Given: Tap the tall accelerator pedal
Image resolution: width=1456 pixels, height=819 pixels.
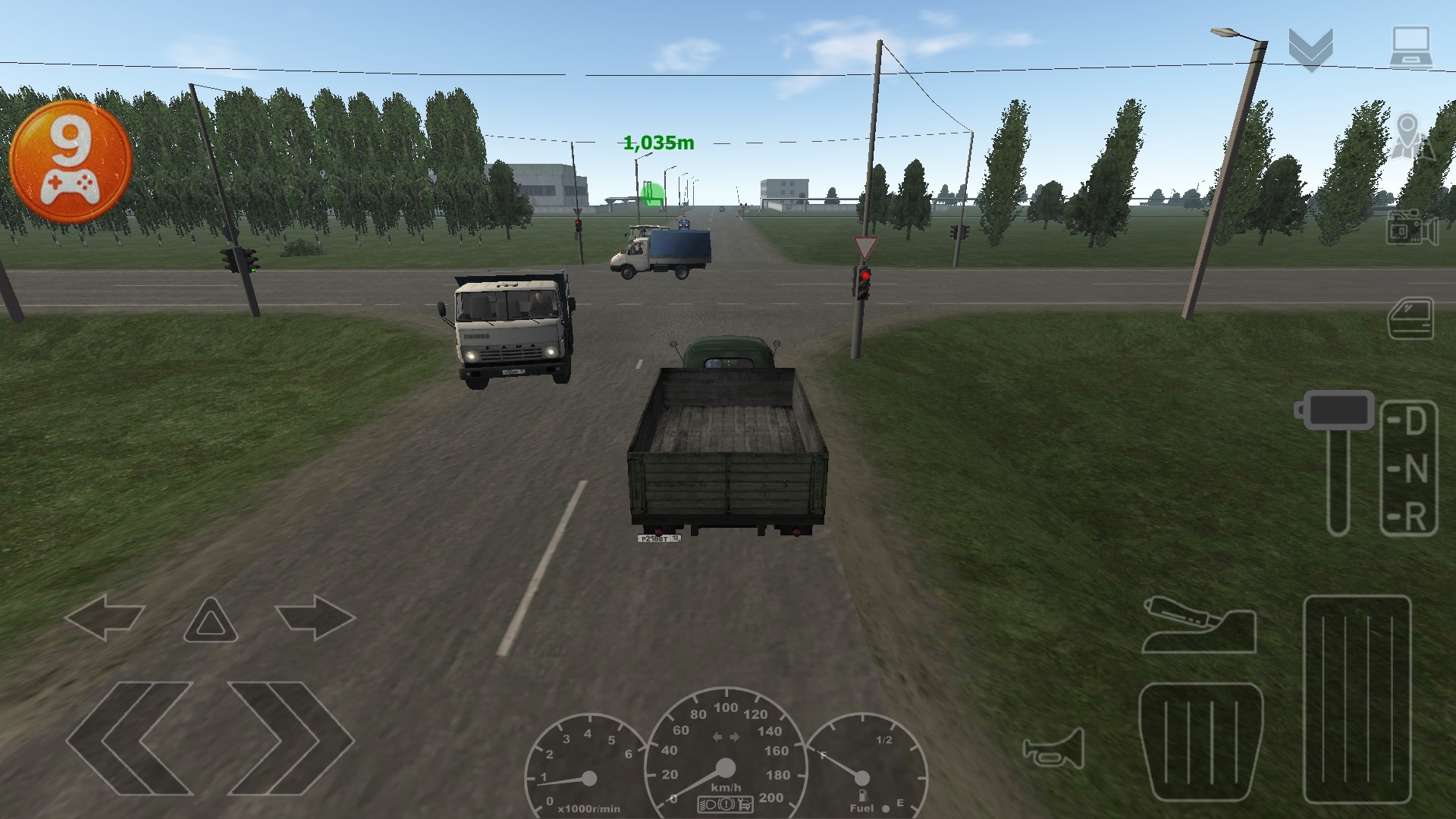Looking at the screenshot, I should (1357, 699).
